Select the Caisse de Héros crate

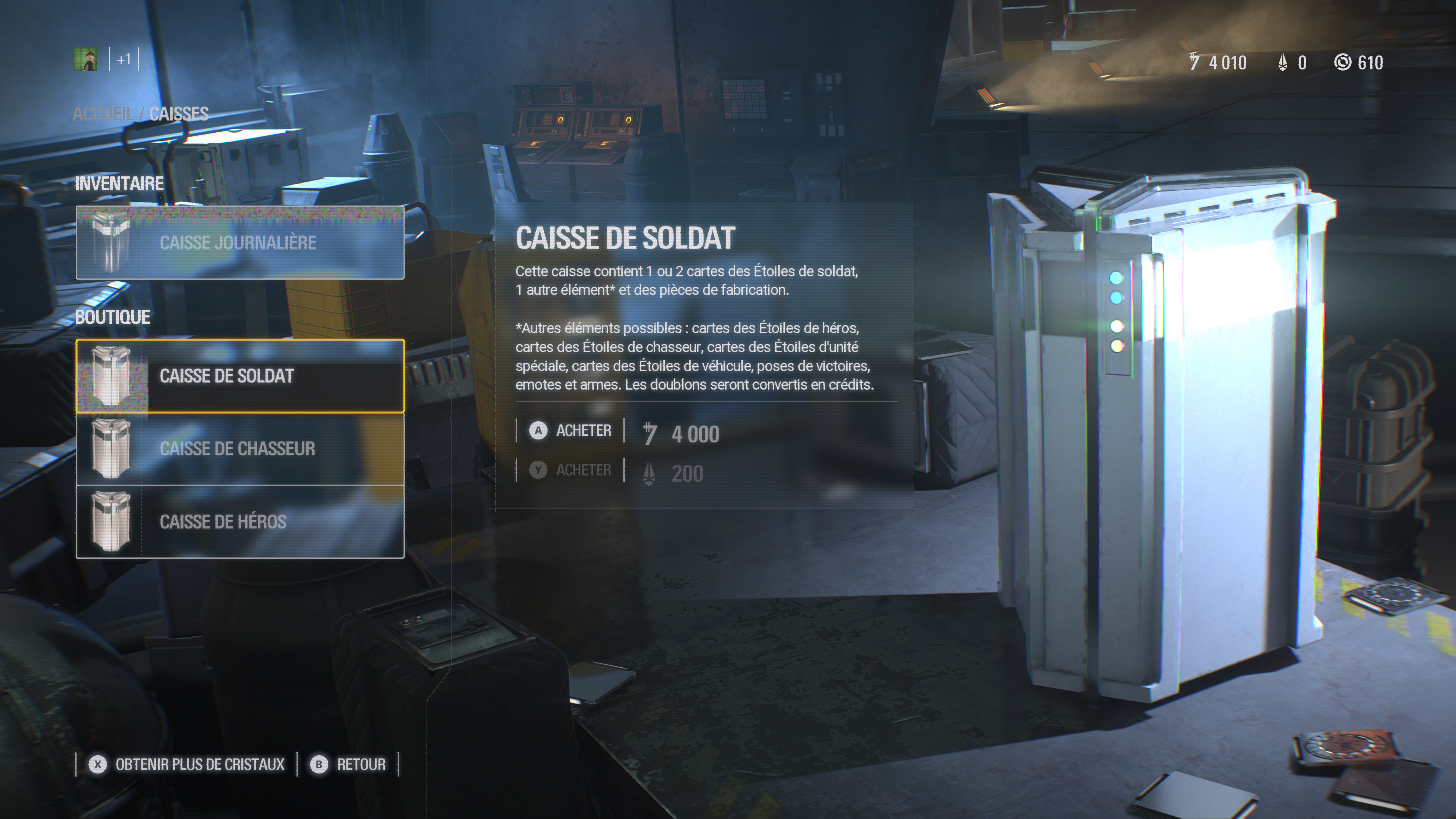click(240, 522)
